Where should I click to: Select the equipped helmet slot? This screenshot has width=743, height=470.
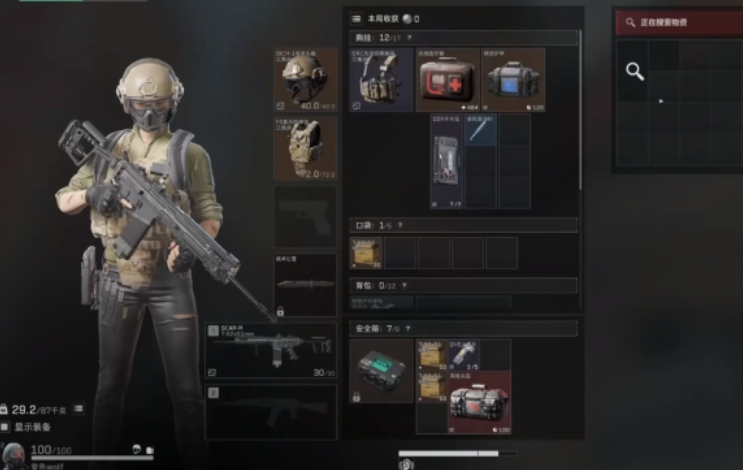(x=305, y=78)
